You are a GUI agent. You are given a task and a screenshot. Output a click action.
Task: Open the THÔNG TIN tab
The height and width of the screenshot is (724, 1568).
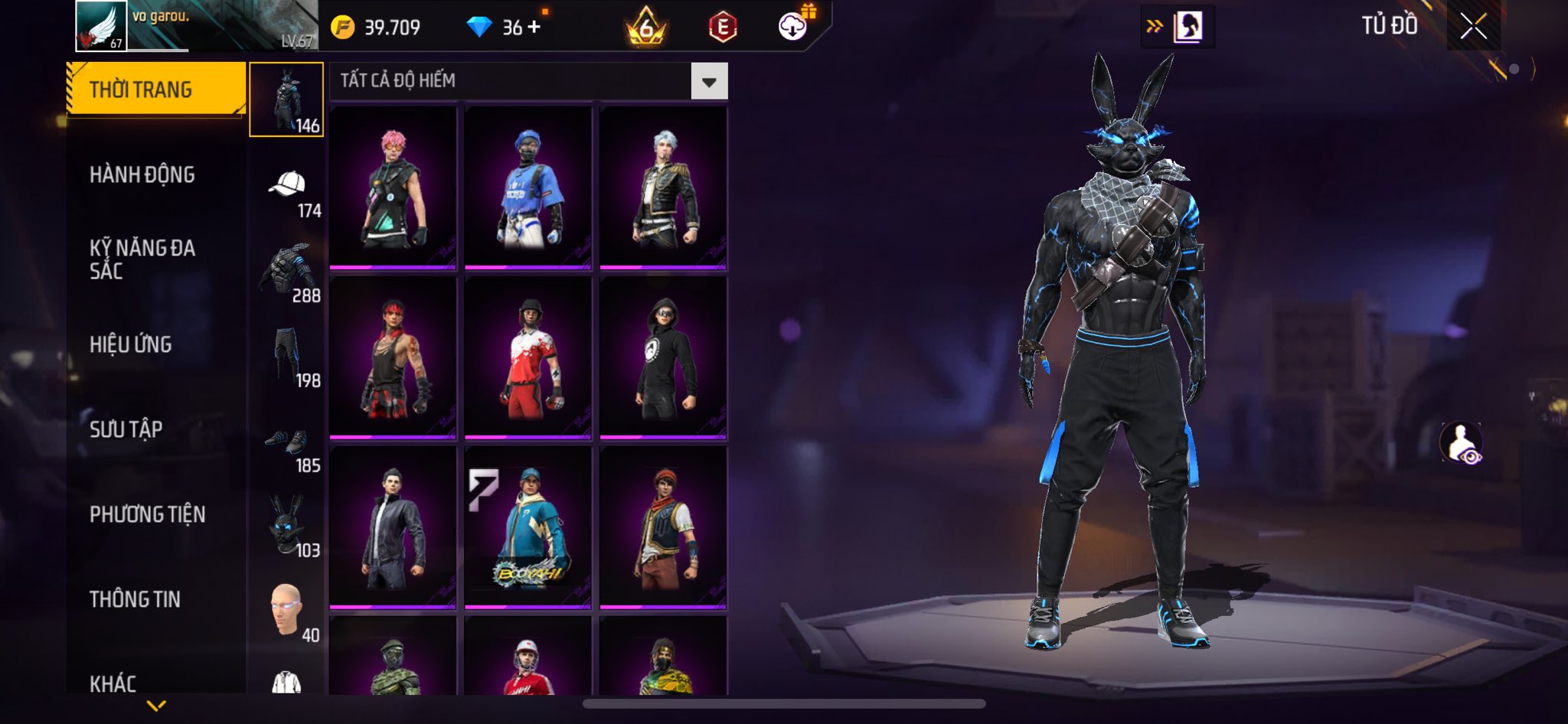click(136, 599)
